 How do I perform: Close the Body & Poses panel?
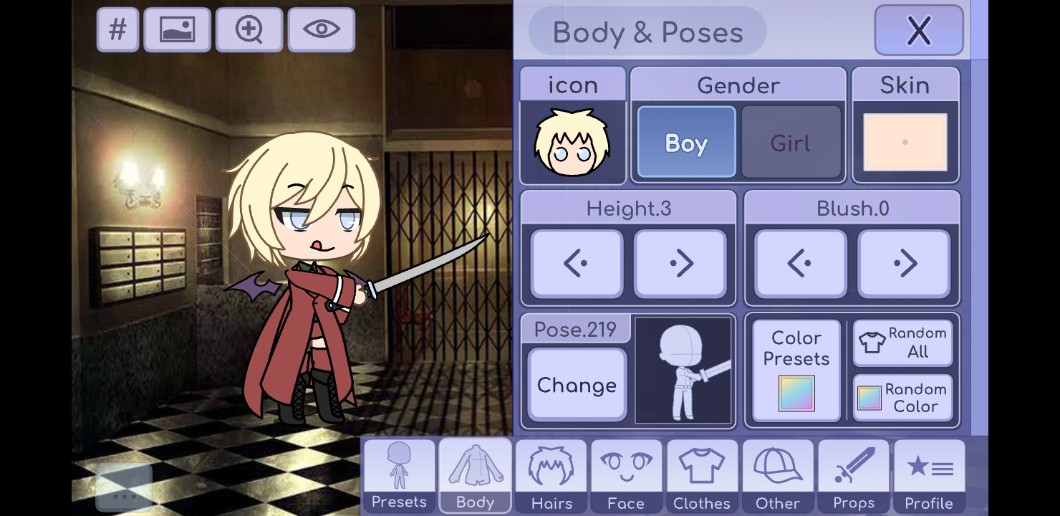point(918,31)
